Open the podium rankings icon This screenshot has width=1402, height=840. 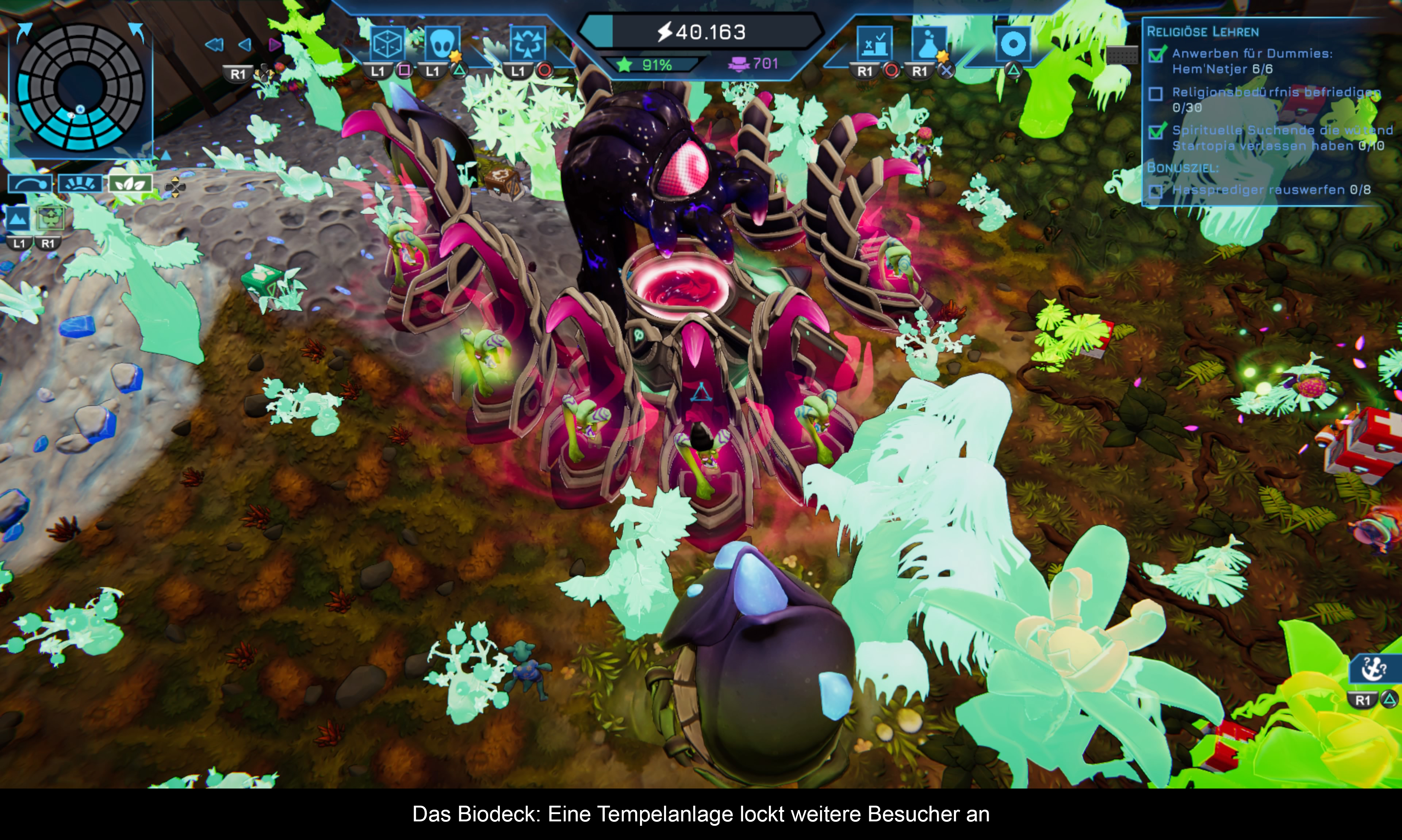pos(874,43)
